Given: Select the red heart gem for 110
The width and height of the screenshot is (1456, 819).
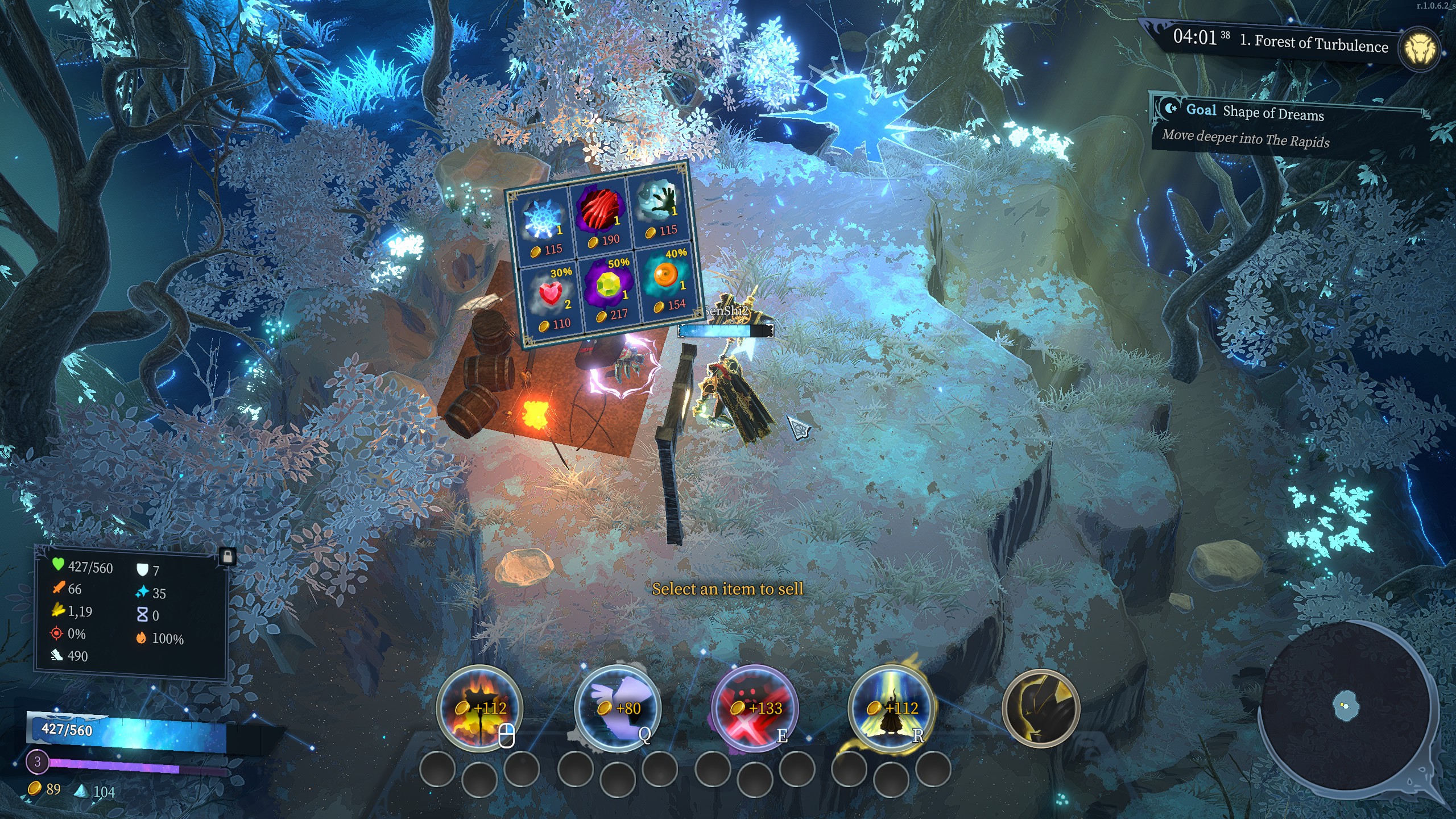Looking at the screenshot, I should tap(550, 296).
